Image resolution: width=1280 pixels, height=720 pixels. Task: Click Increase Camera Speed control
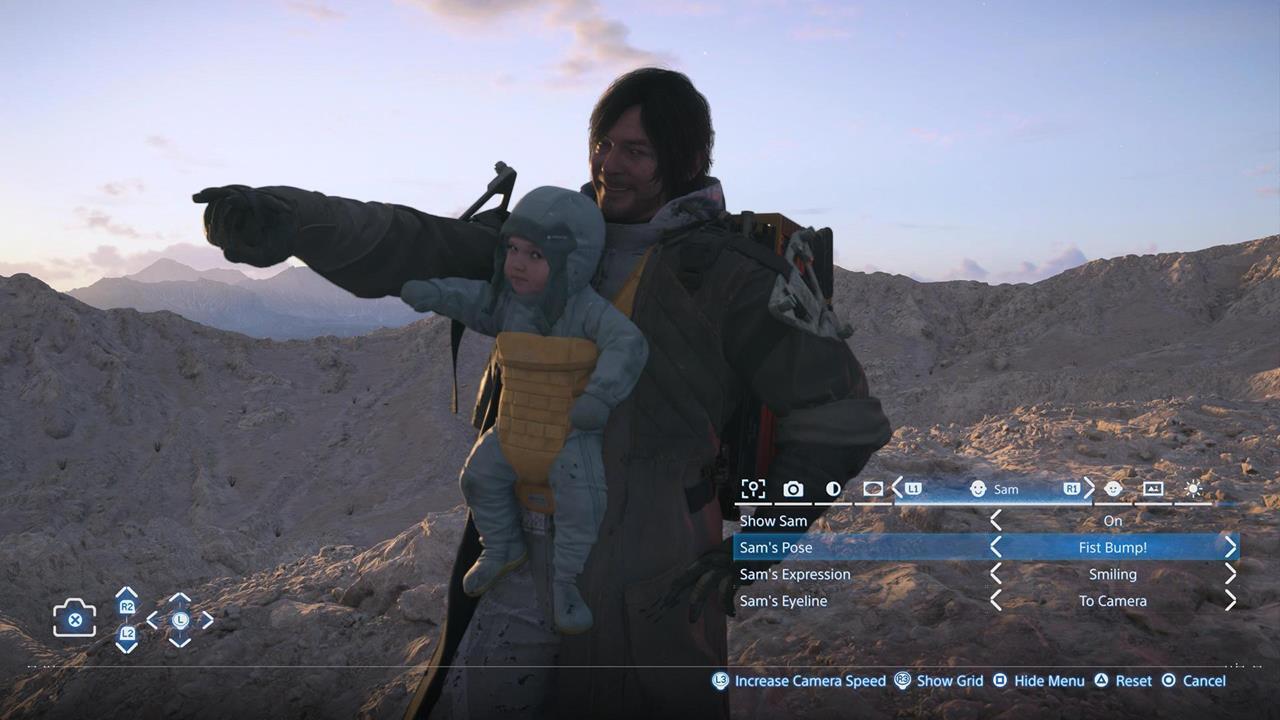coord(800,681)
